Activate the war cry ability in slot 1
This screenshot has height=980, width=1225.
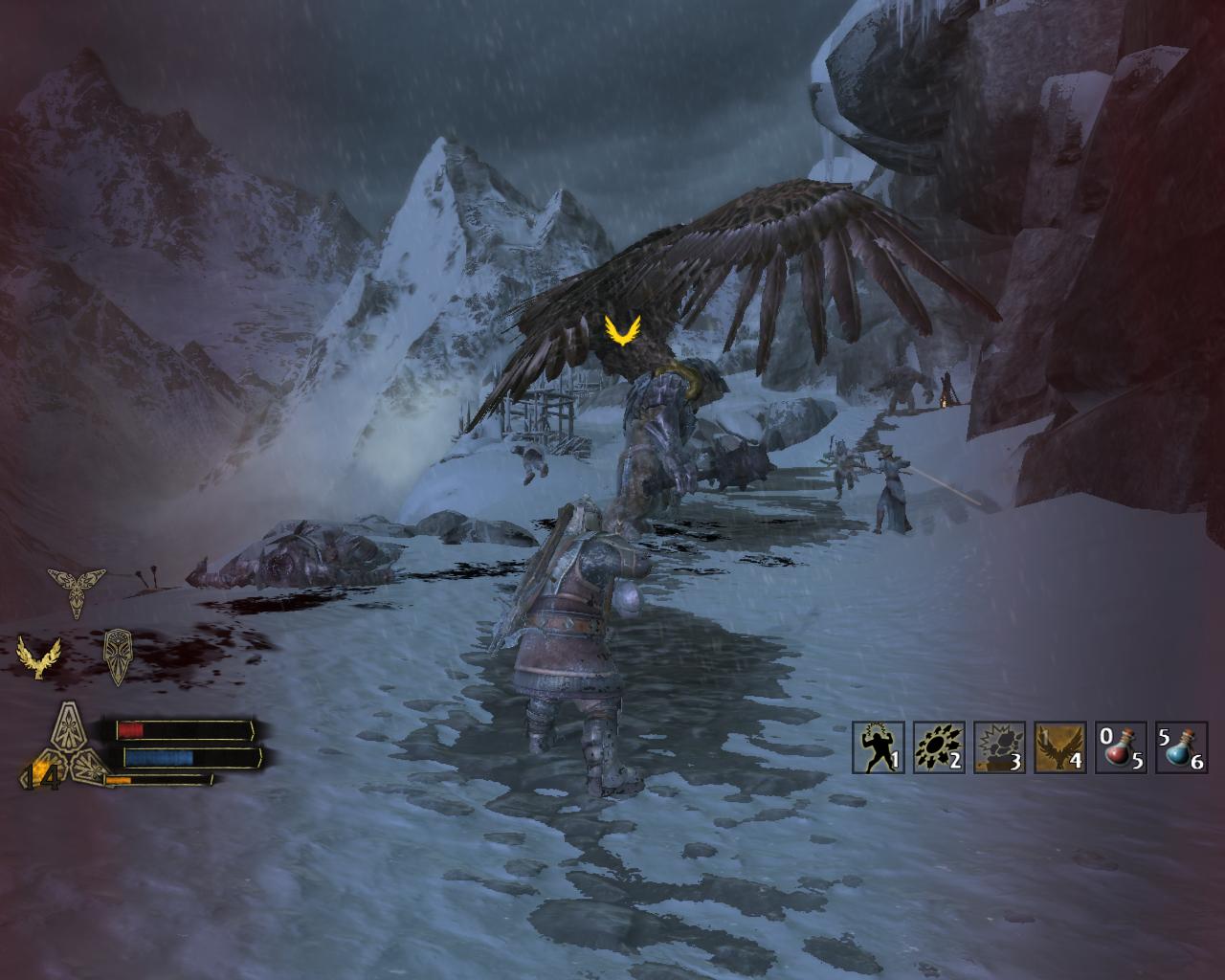(878, 747)
